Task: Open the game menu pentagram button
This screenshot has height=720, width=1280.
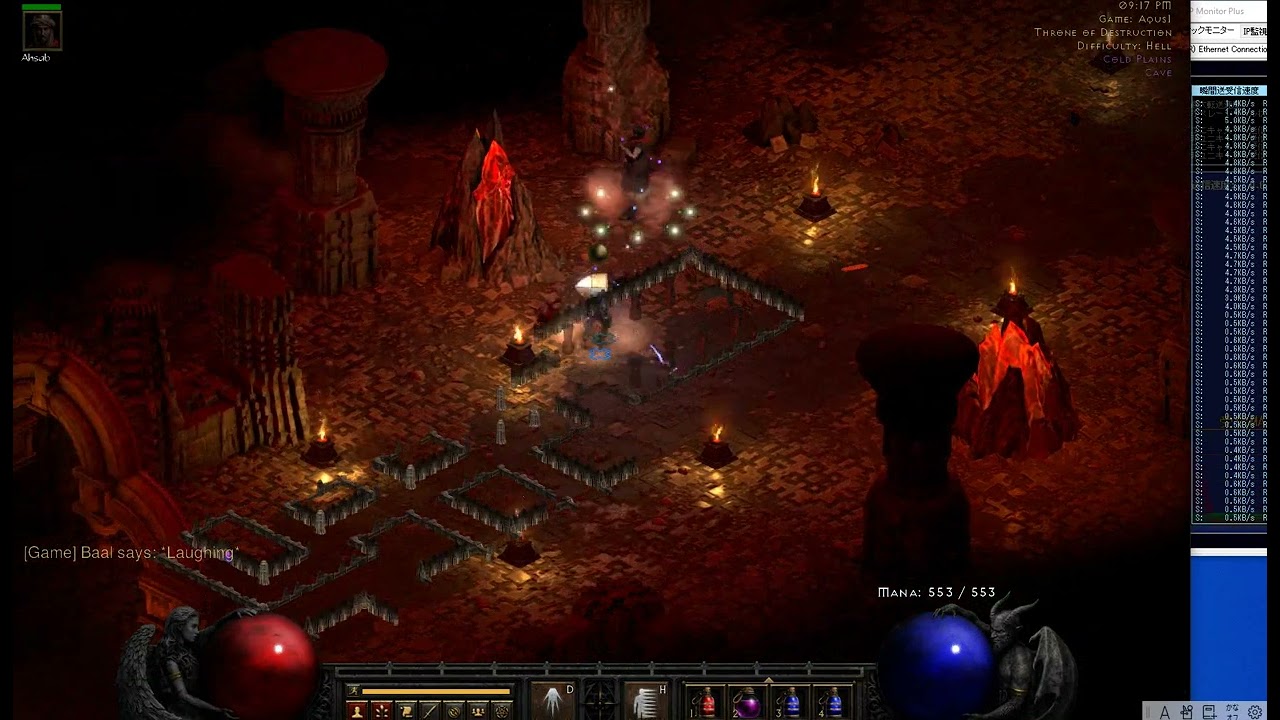Action: (x=502, y=711)
